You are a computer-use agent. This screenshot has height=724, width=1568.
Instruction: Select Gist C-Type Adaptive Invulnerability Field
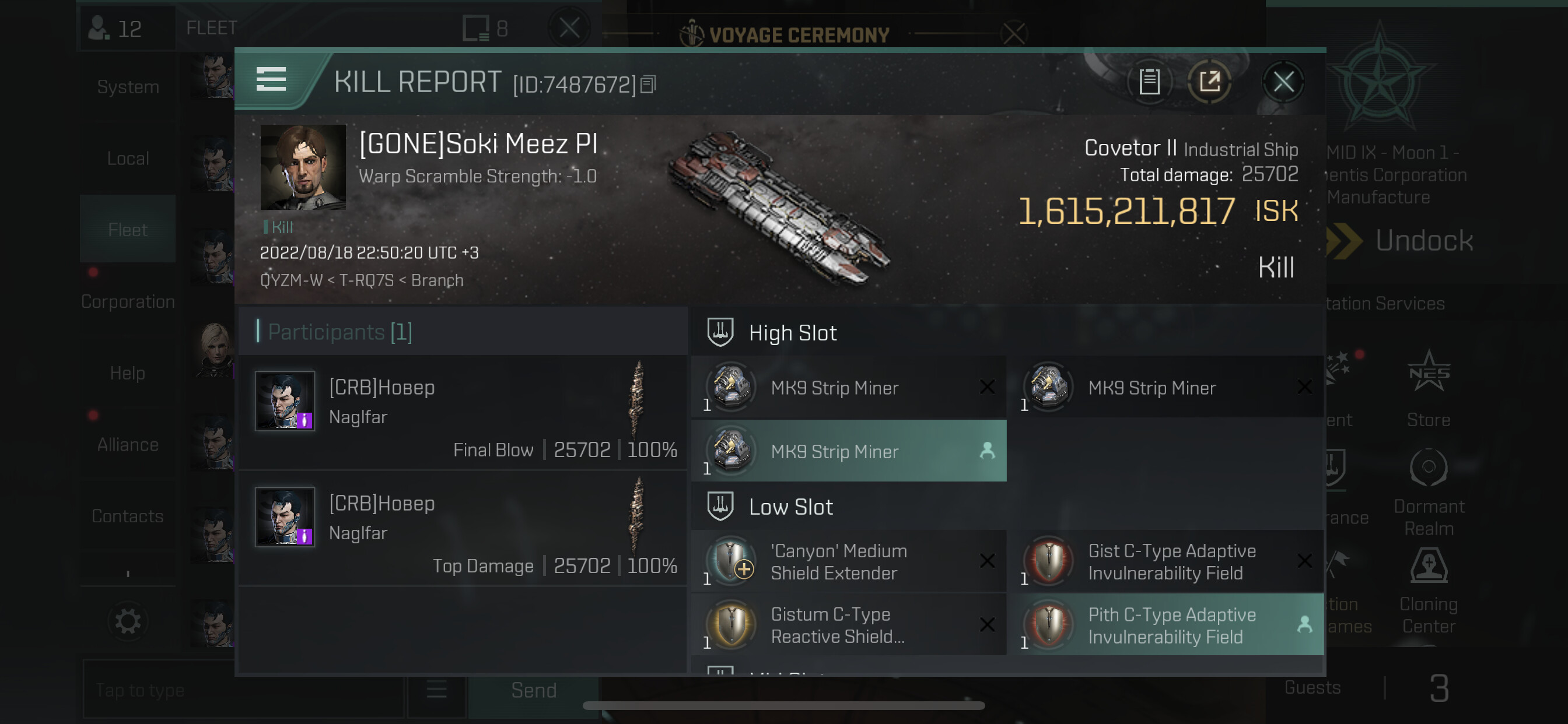coord(1165,561)
